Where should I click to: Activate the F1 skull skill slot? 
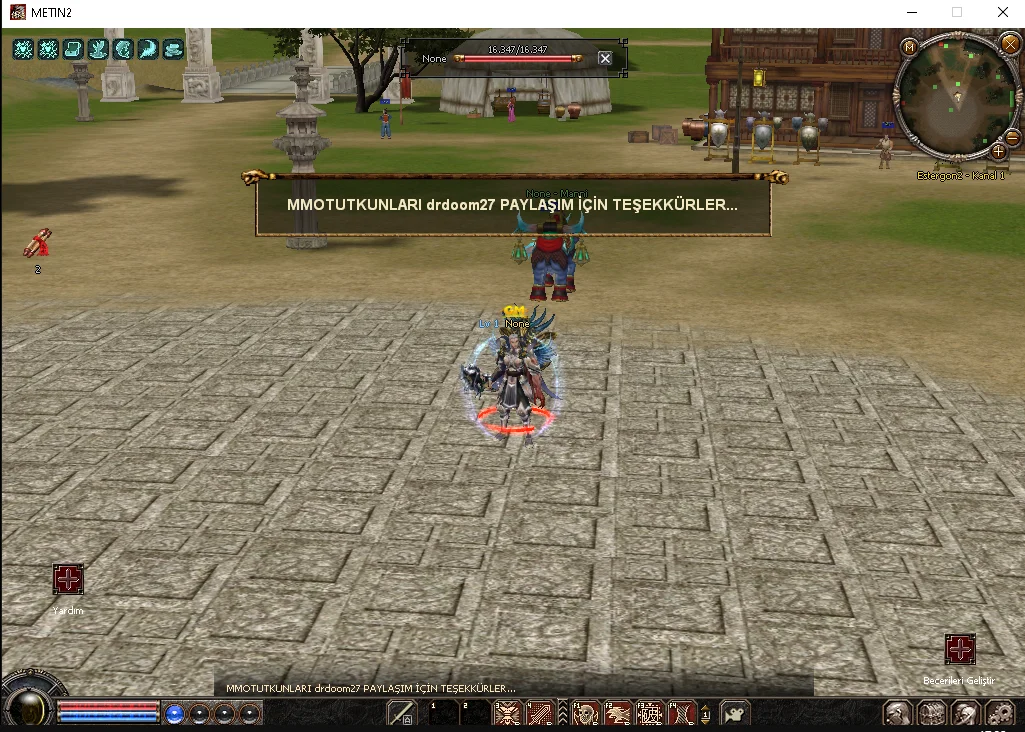point(586,713)
